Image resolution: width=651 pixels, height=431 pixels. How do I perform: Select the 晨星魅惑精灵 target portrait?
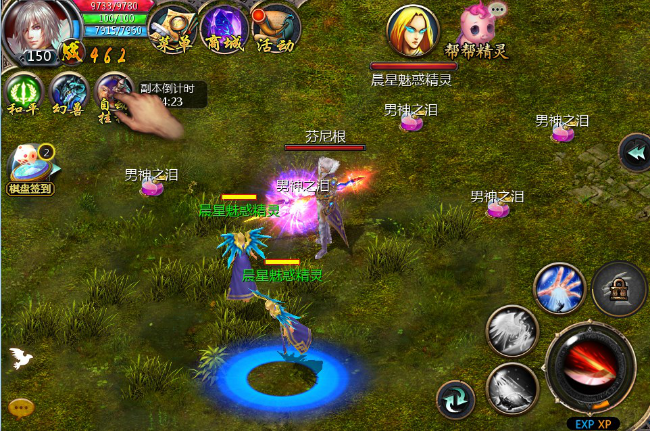[412, 32]
